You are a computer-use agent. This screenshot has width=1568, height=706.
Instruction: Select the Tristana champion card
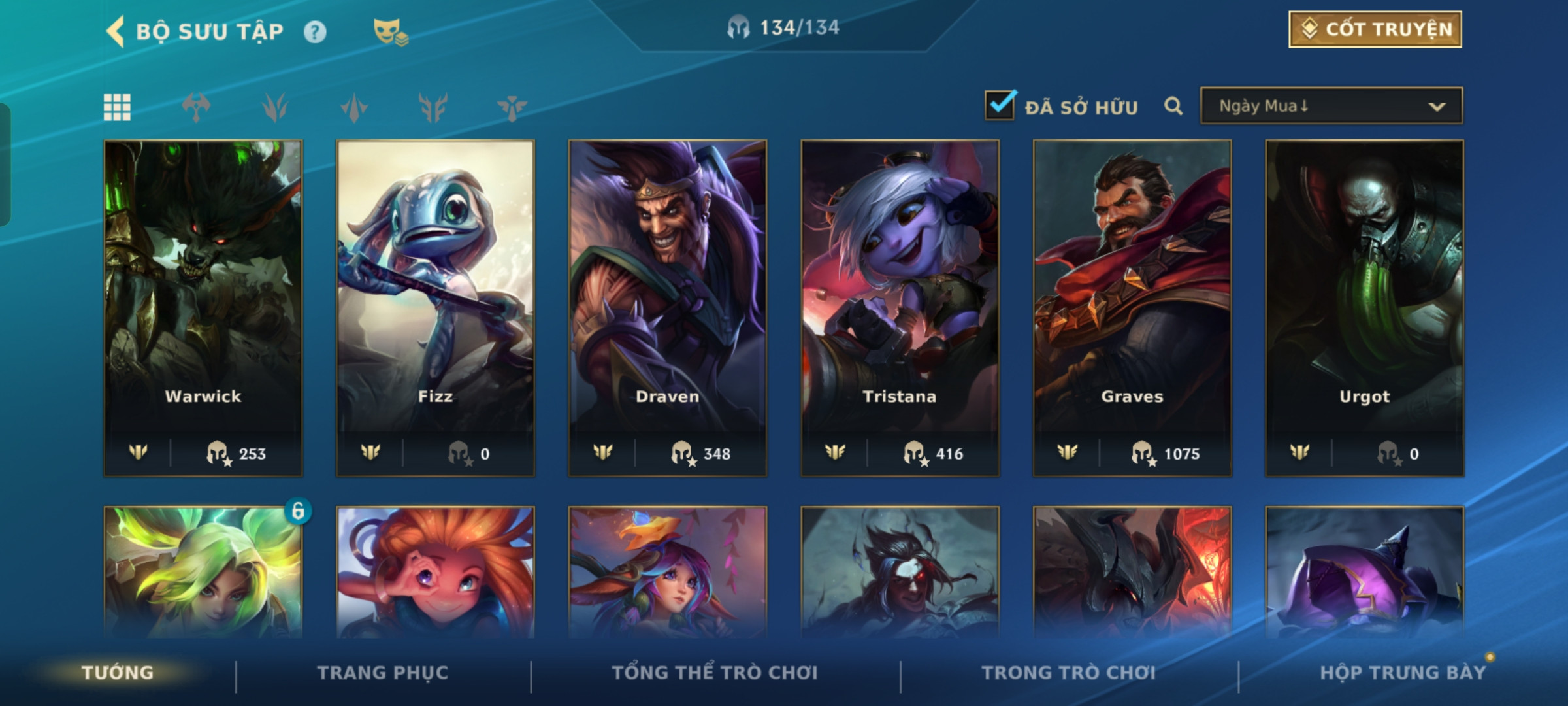[900, 307]
